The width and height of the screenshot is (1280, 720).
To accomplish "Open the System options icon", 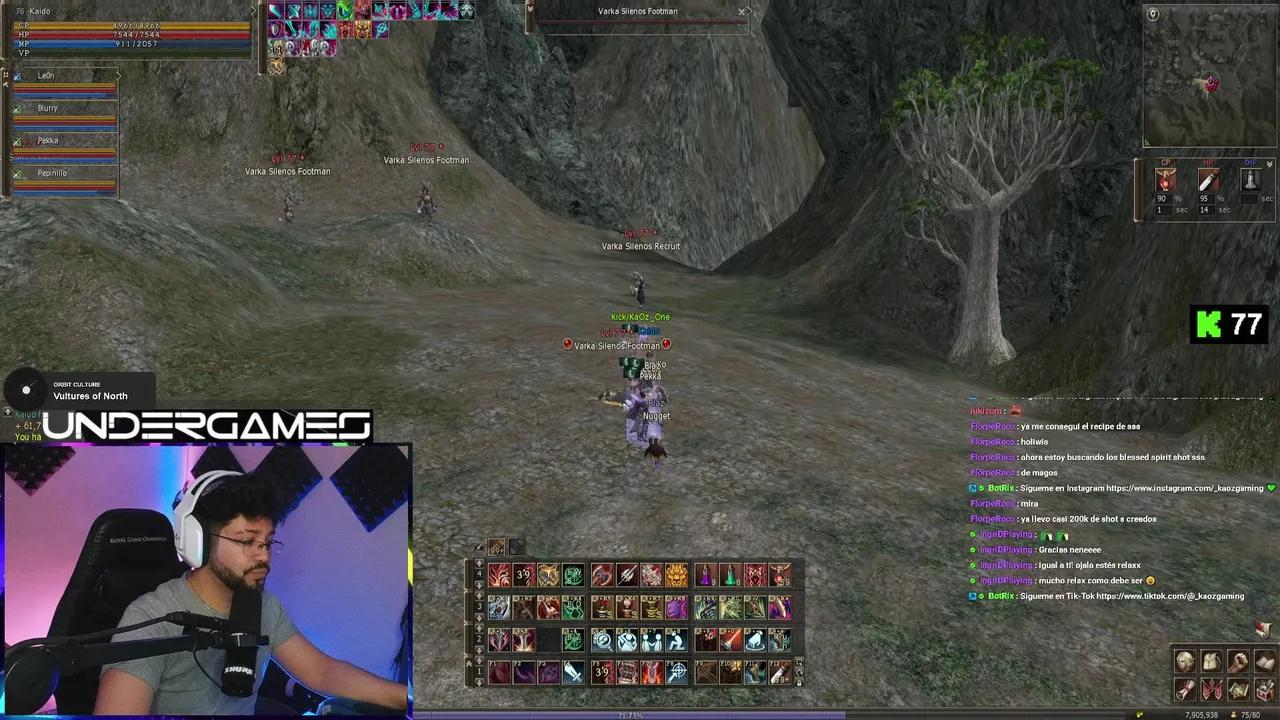I will [1262, 690].
